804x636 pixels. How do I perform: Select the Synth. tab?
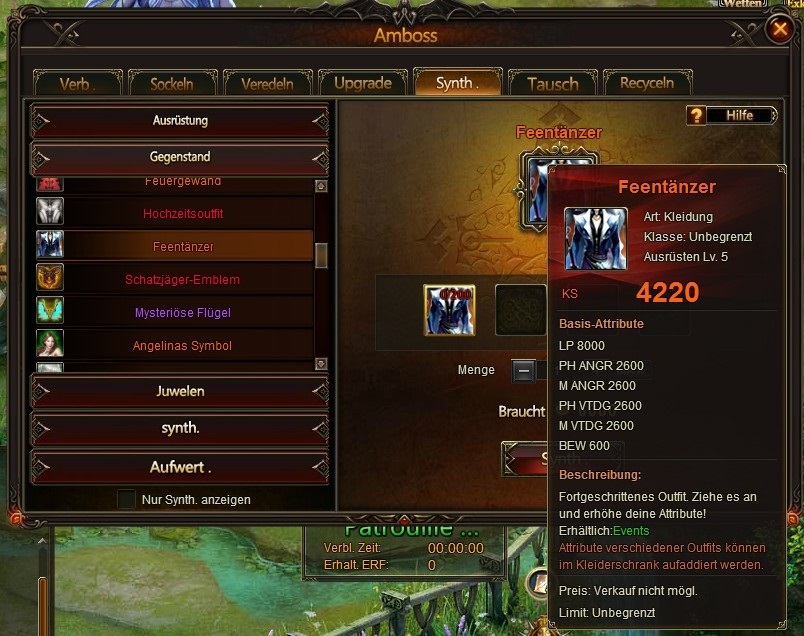(456, 83)
